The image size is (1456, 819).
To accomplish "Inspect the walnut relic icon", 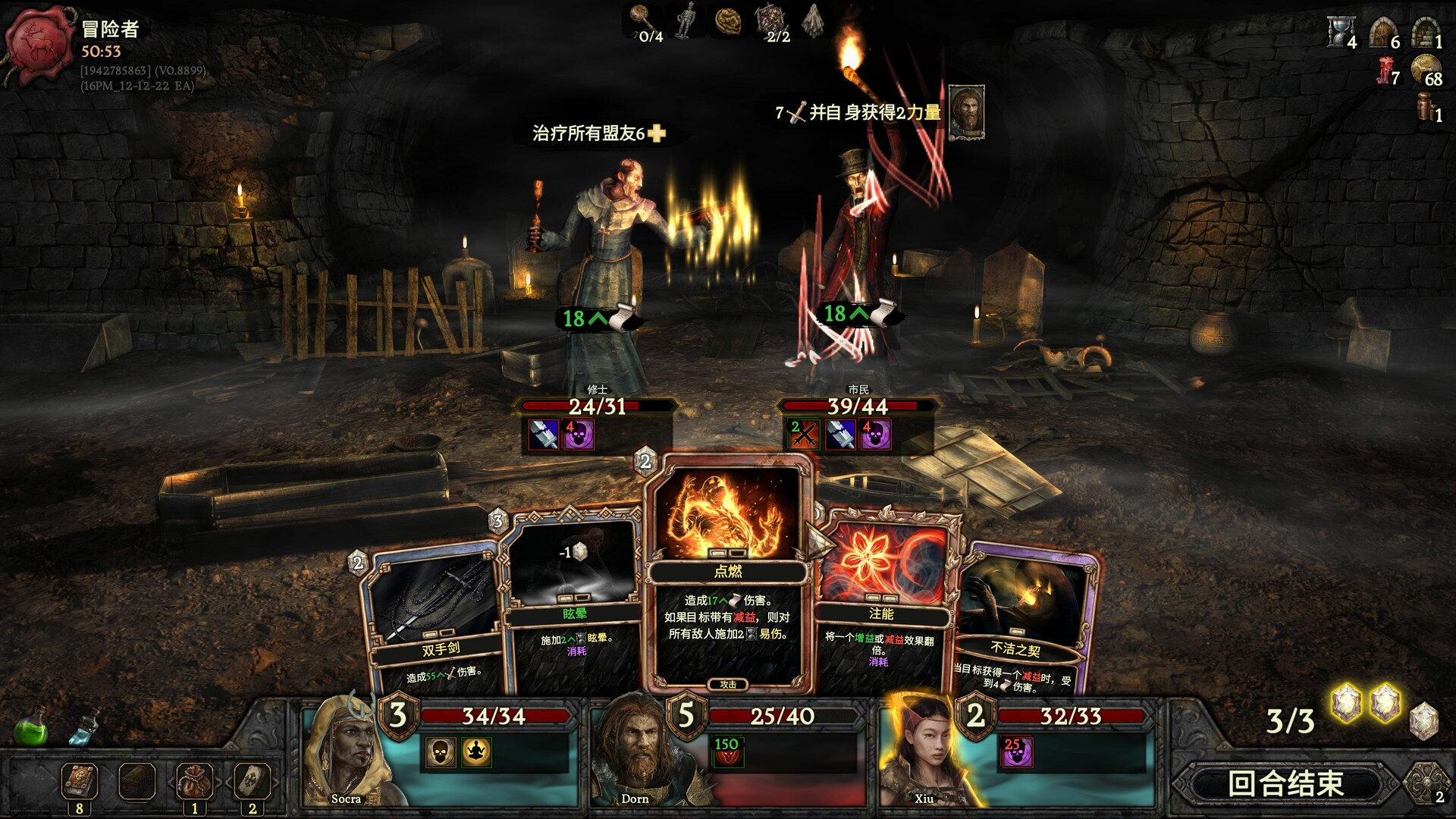I will 729,20.
